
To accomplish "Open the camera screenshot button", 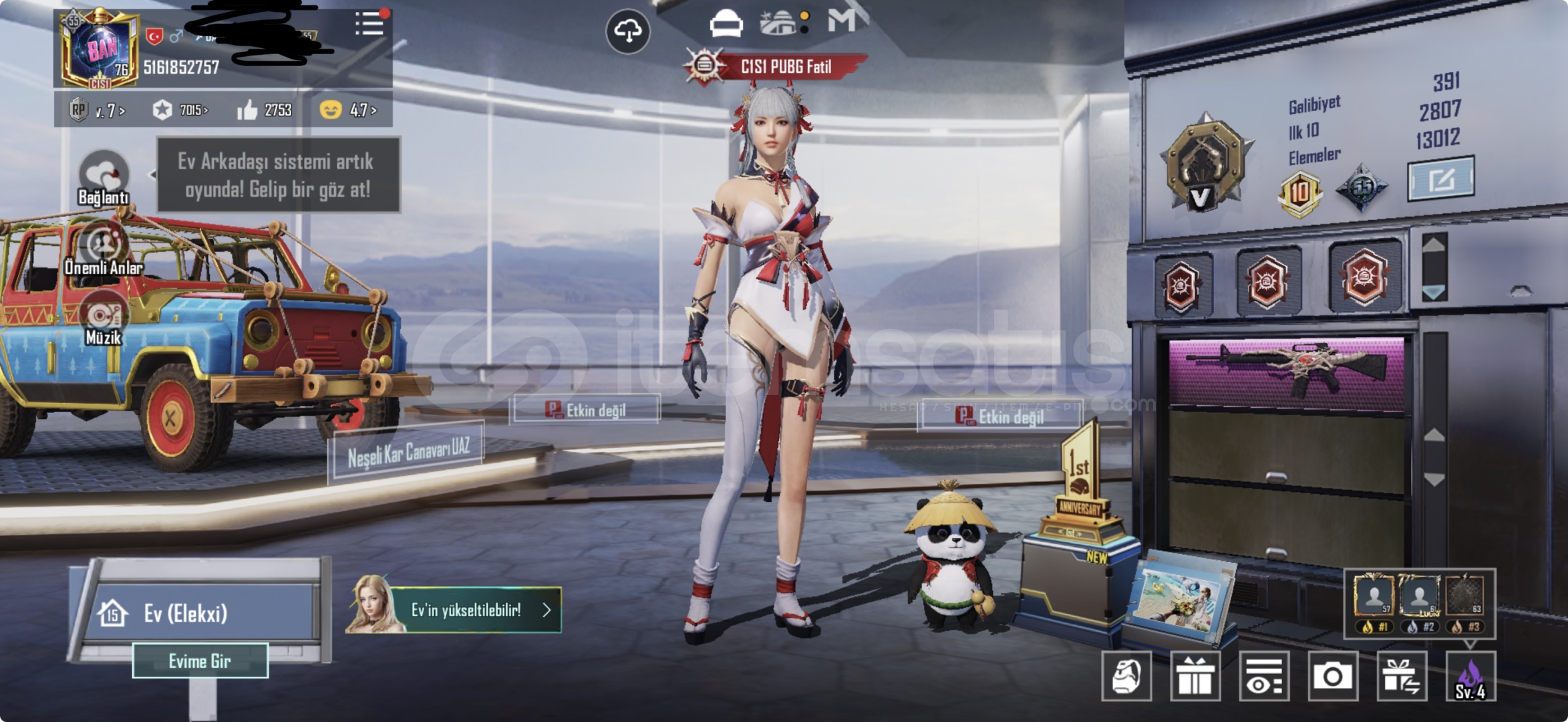I will (x=1332, y=676).
